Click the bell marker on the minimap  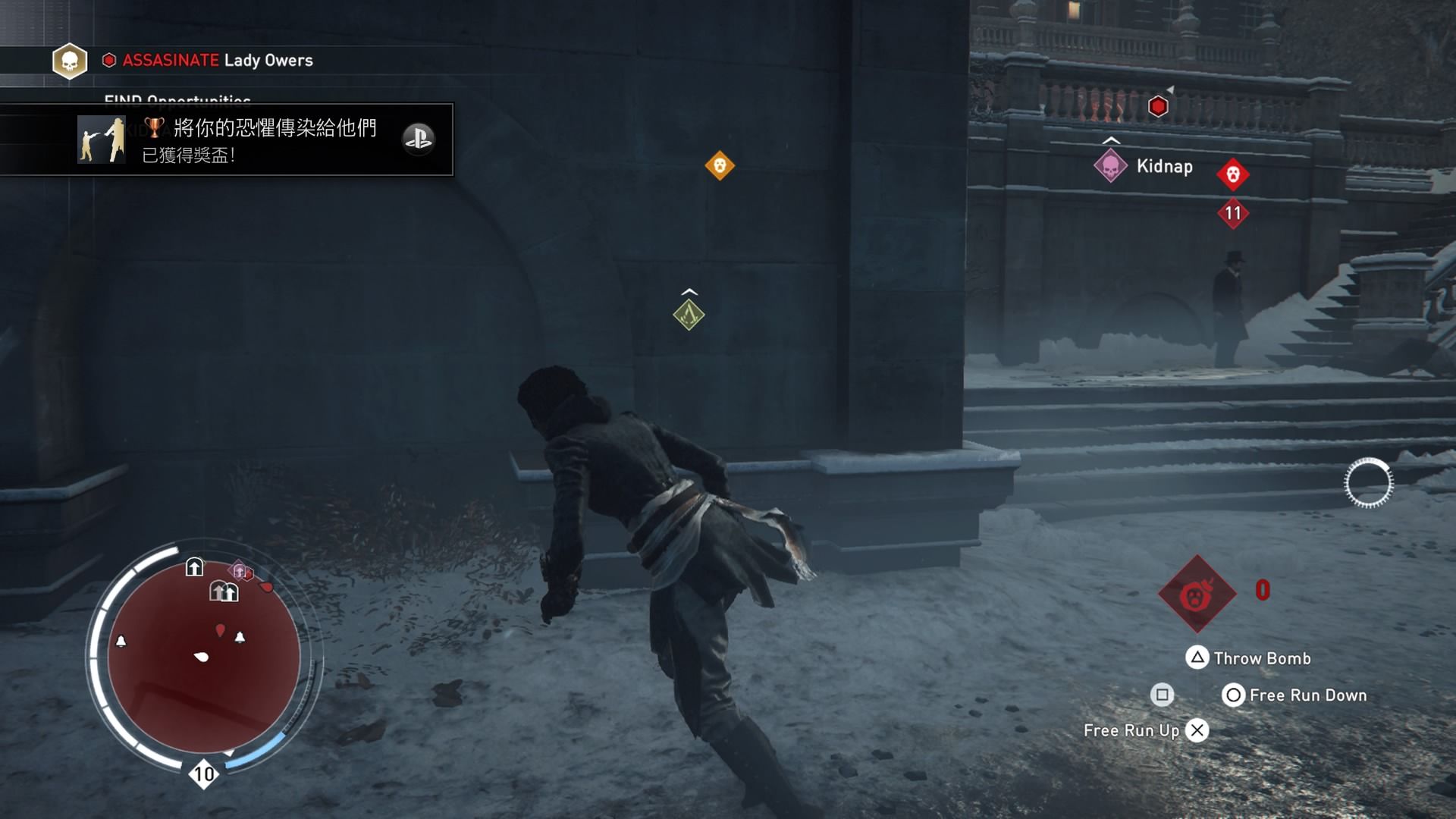(x=121, y=642)
